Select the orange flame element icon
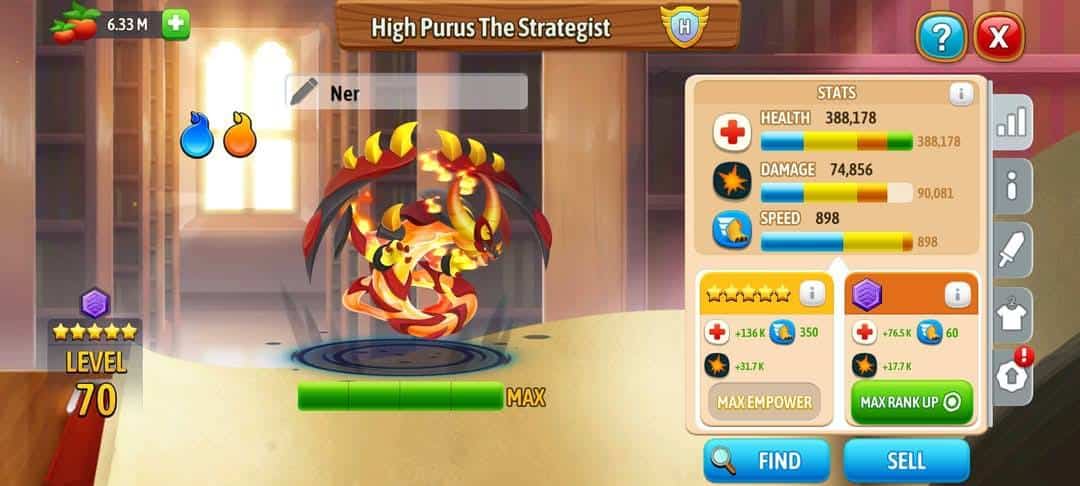 (x=239, y=137)
